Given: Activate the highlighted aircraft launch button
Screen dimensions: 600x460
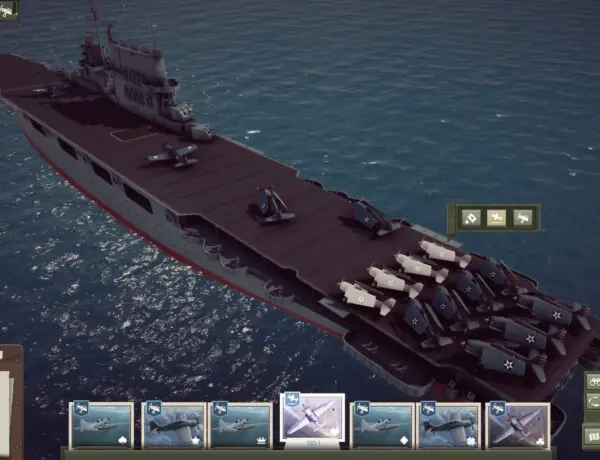Looking at the screenshot, I should pyautogui.click(x=496, y=217).
